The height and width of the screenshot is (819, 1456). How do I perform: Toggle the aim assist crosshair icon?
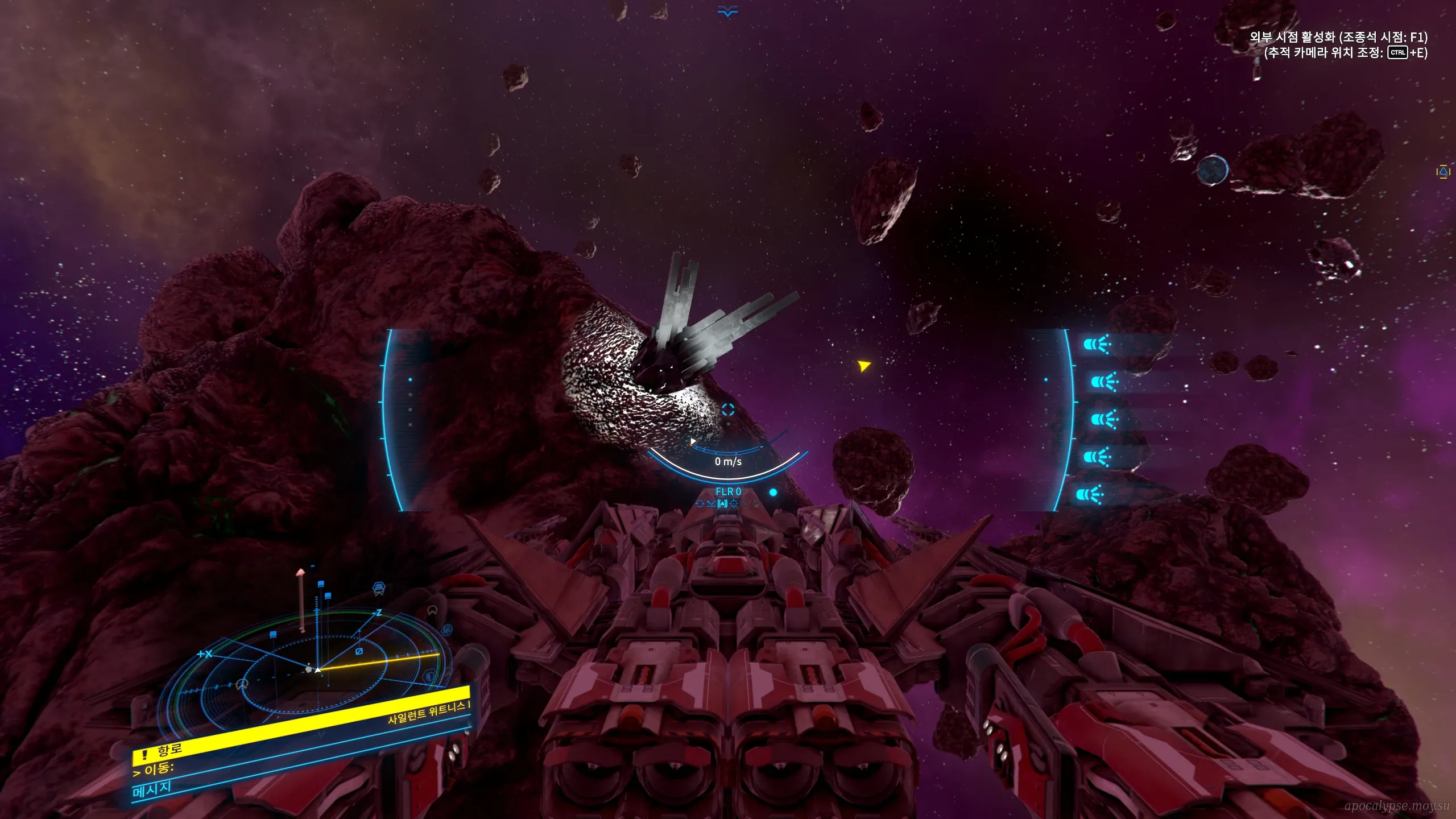tap(734, 503)
